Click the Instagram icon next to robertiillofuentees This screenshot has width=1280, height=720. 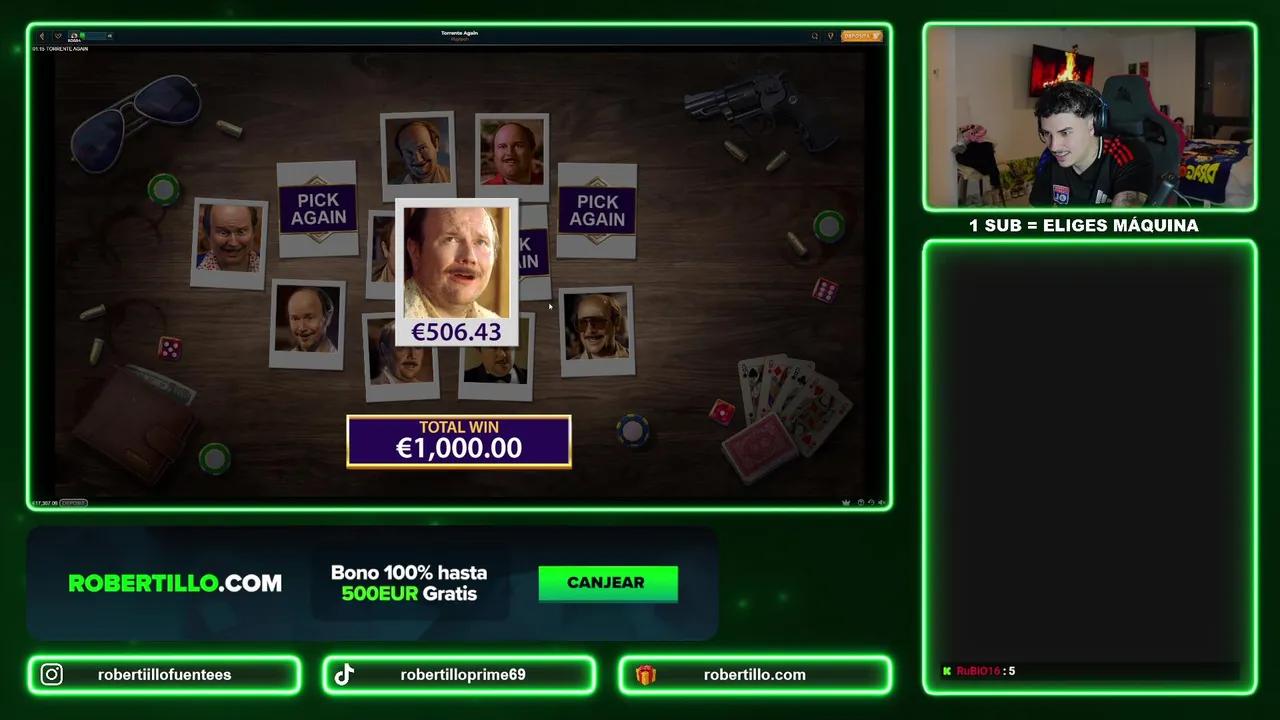(x=51, y=674)
